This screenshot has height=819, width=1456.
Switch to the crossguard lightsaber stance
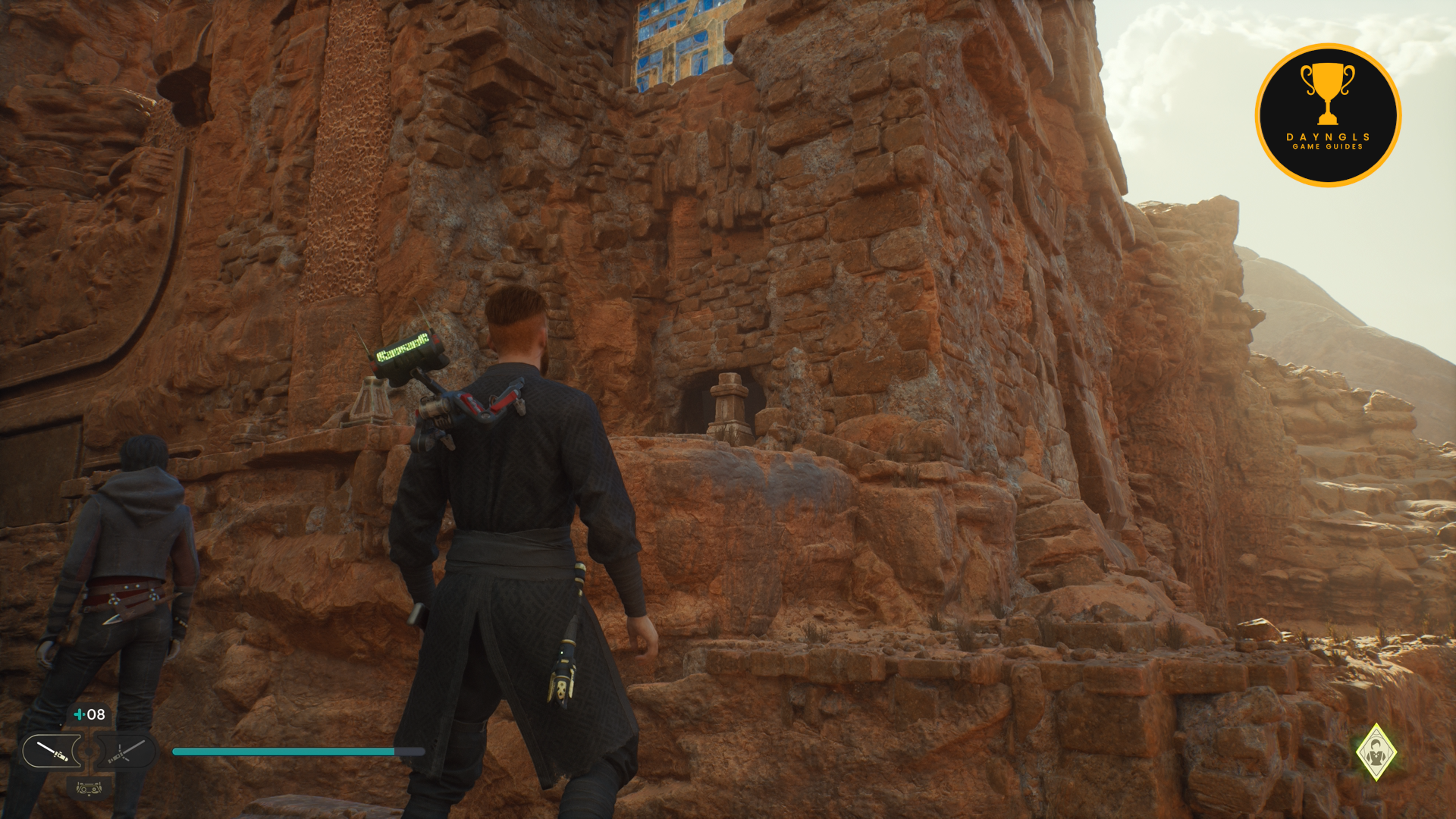coord(125,752)
